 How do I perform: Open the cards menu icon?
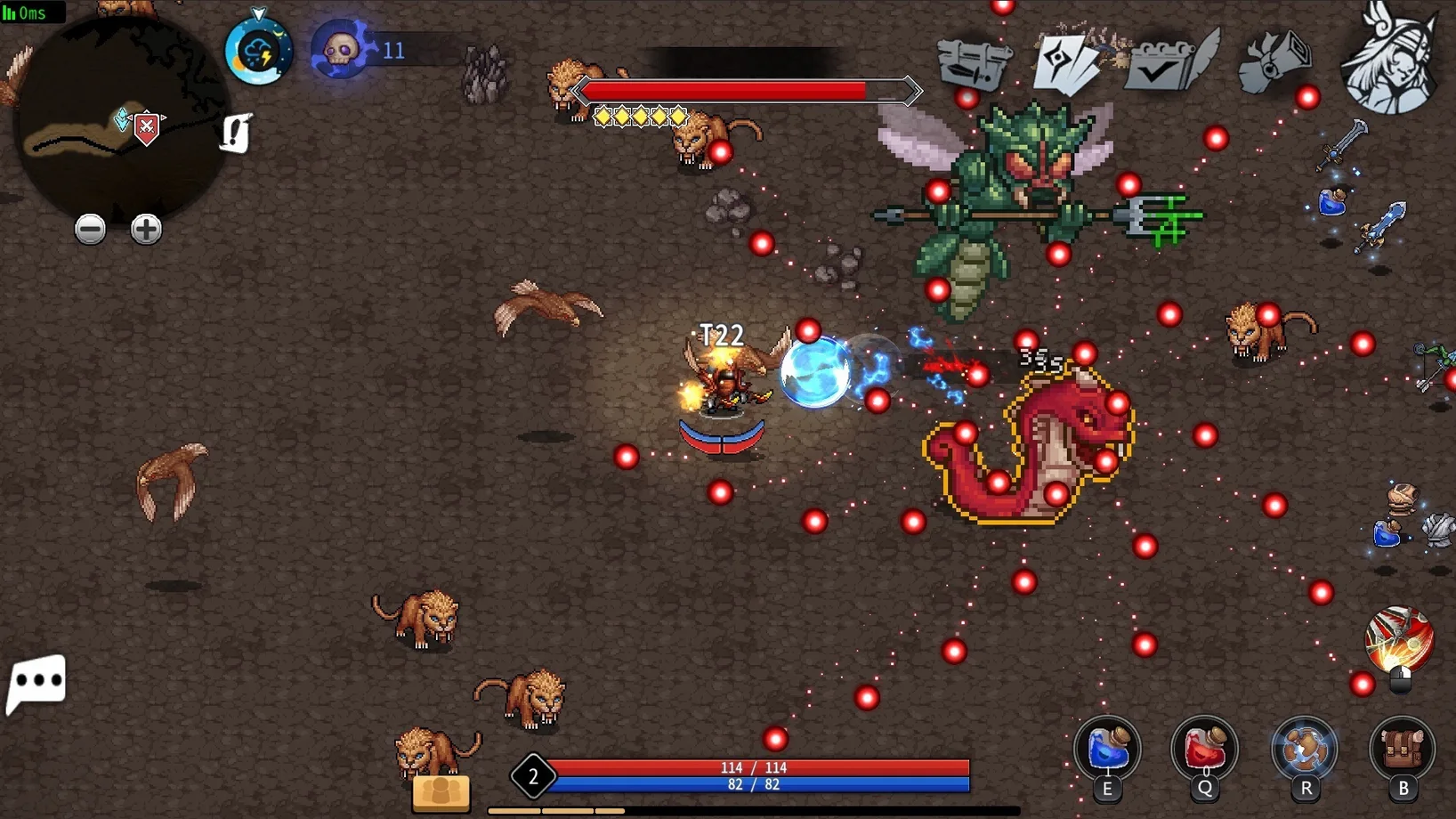pos(1067,62)
